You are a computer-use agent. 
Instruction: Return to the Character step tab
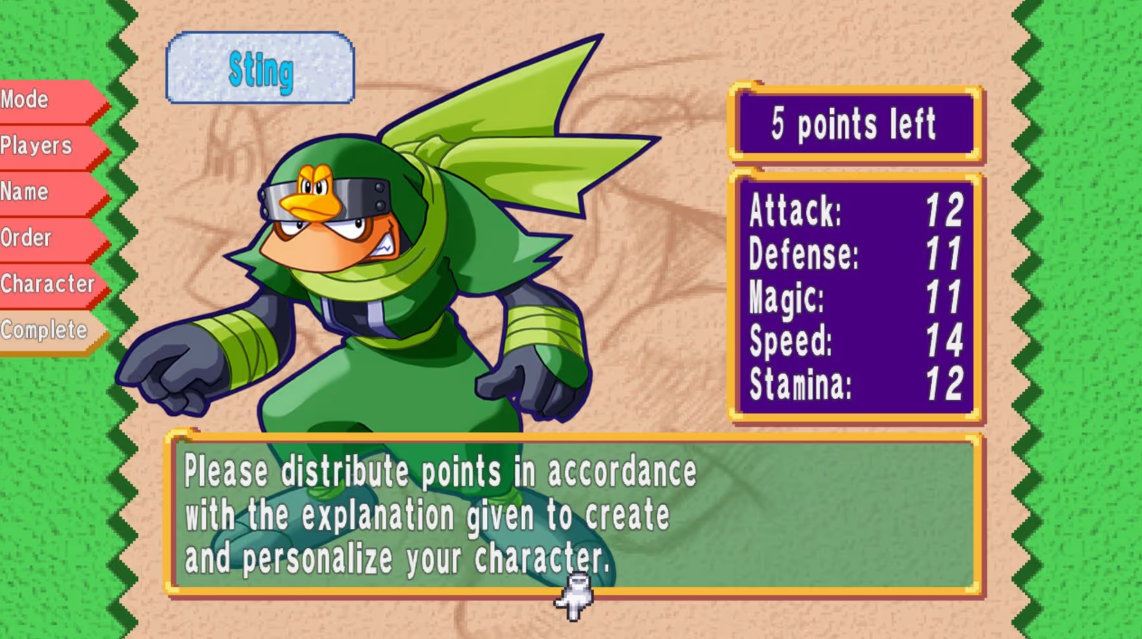click(48, 284)
